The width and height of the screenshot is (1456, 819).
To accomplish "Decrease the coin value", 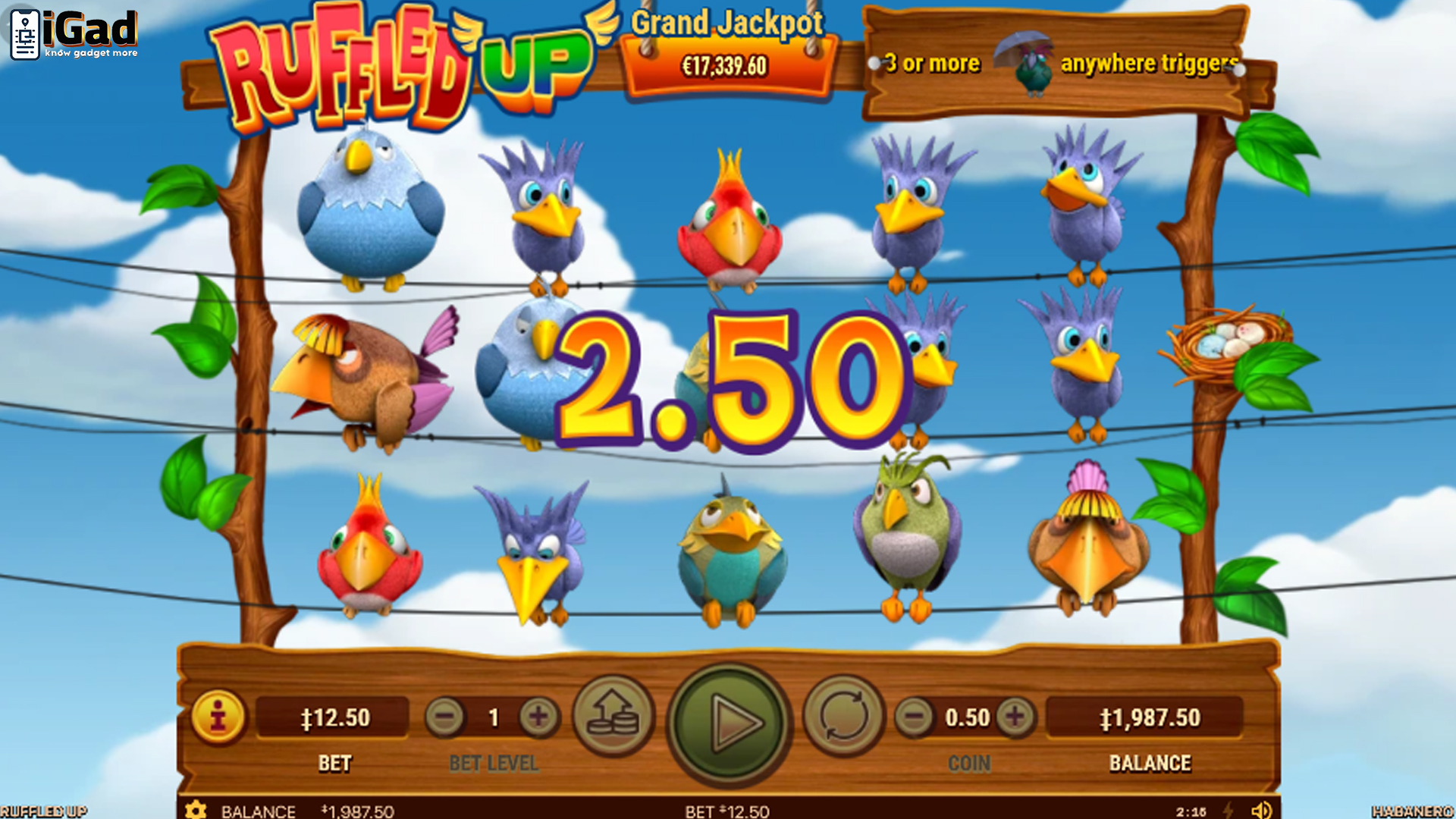I will tap(915, 717).
